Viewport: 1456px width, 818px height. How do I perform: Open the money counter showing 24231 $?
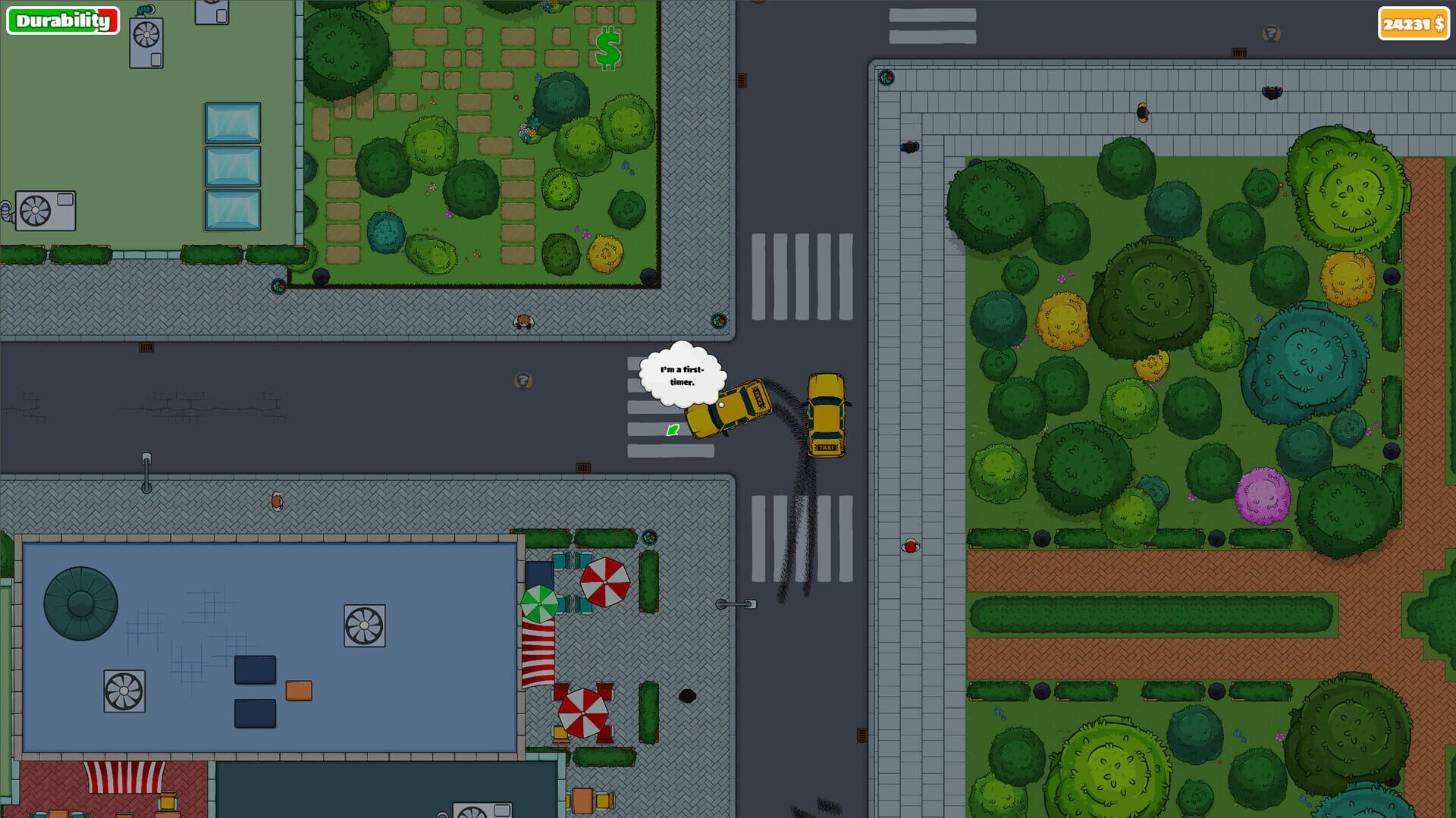click(1412, 24)
